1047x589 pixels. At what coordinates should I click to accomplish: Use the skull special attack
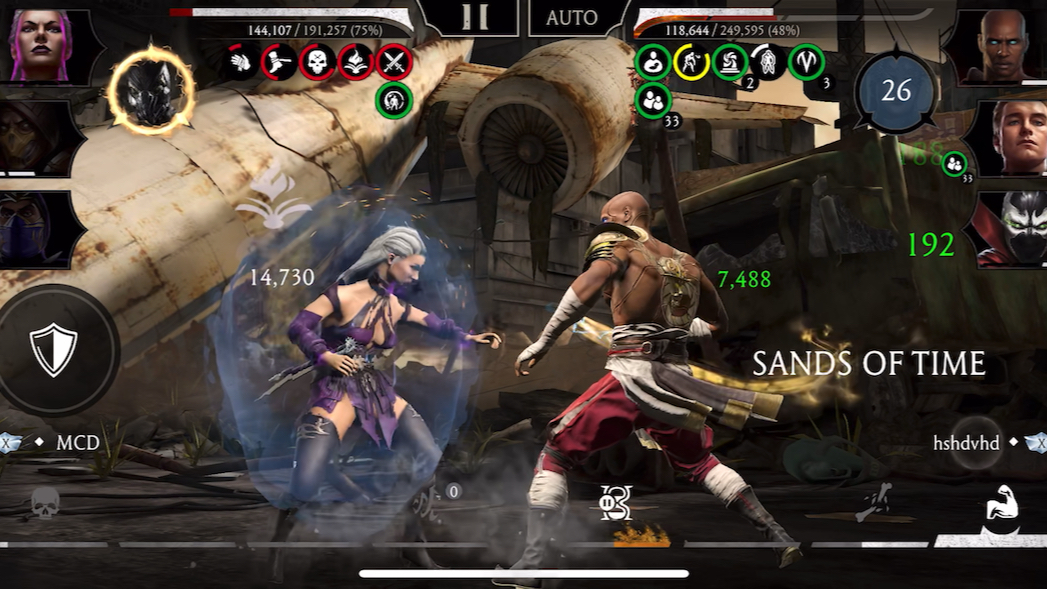pos(45,503)
